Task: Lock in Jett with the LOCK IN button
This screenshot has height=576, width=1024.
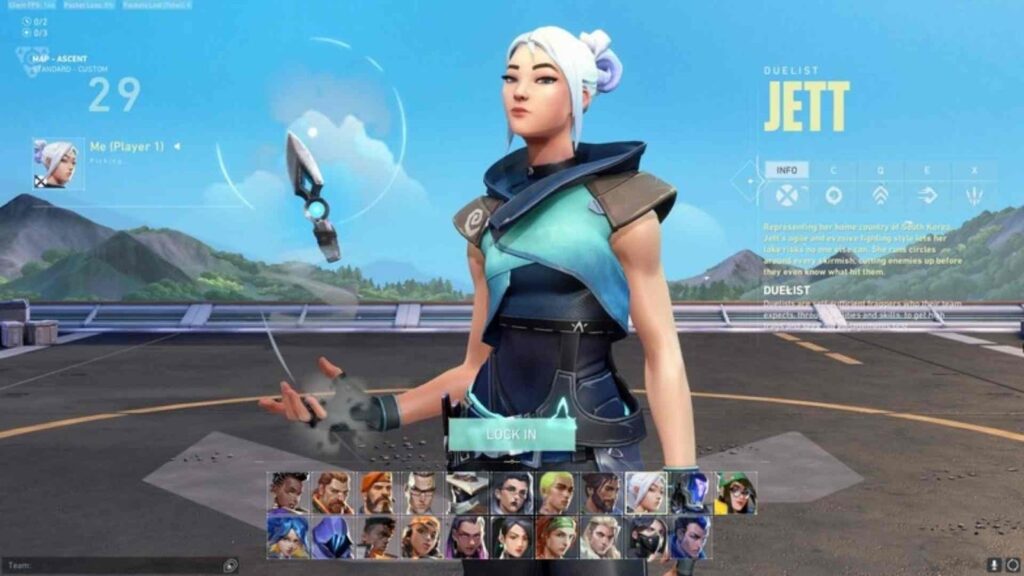Action: 511,435
